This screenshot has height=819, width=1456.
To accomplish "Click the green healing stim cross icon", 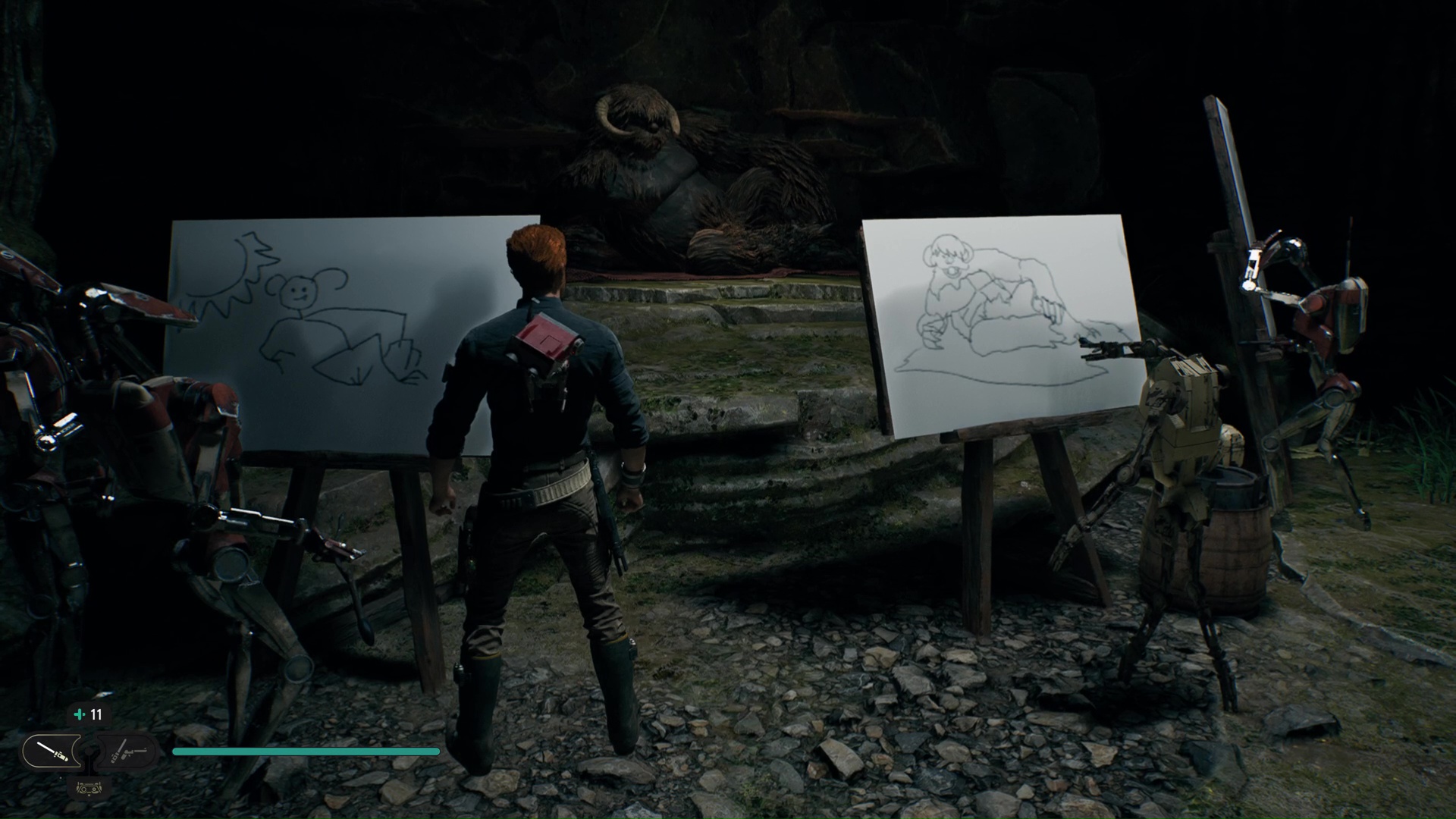I will (x=79, y=714).
